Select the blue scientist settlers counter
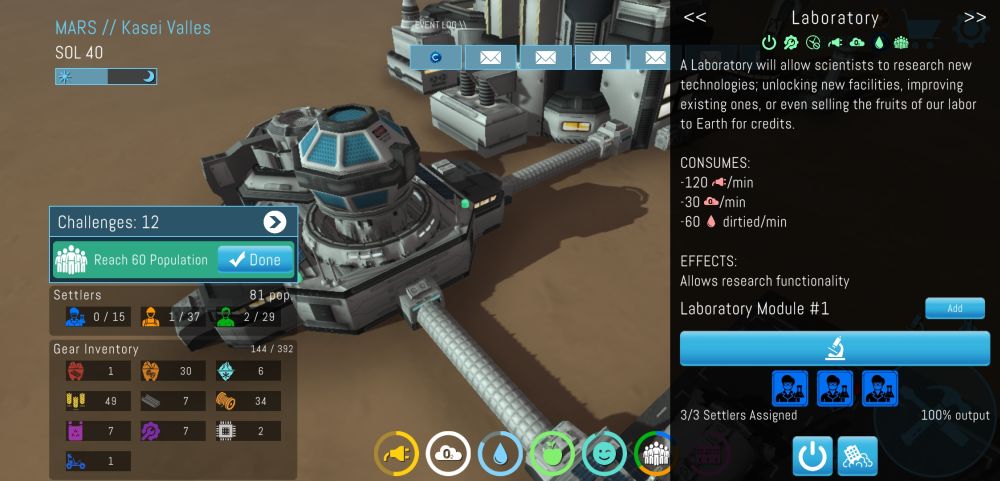 pos(92,317)
